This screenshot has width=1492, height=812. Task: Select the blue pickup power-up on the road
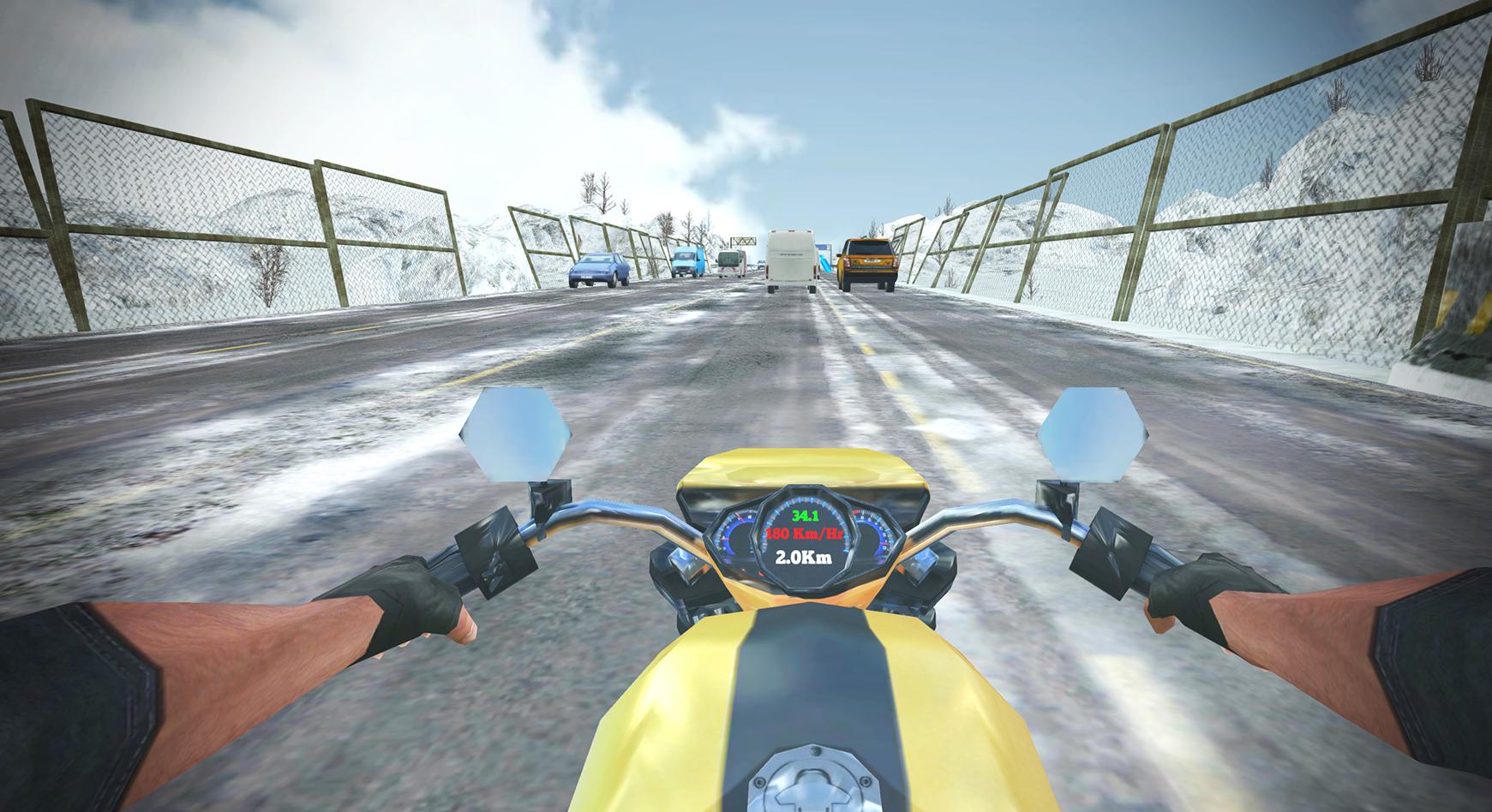(x=825, y=264)
